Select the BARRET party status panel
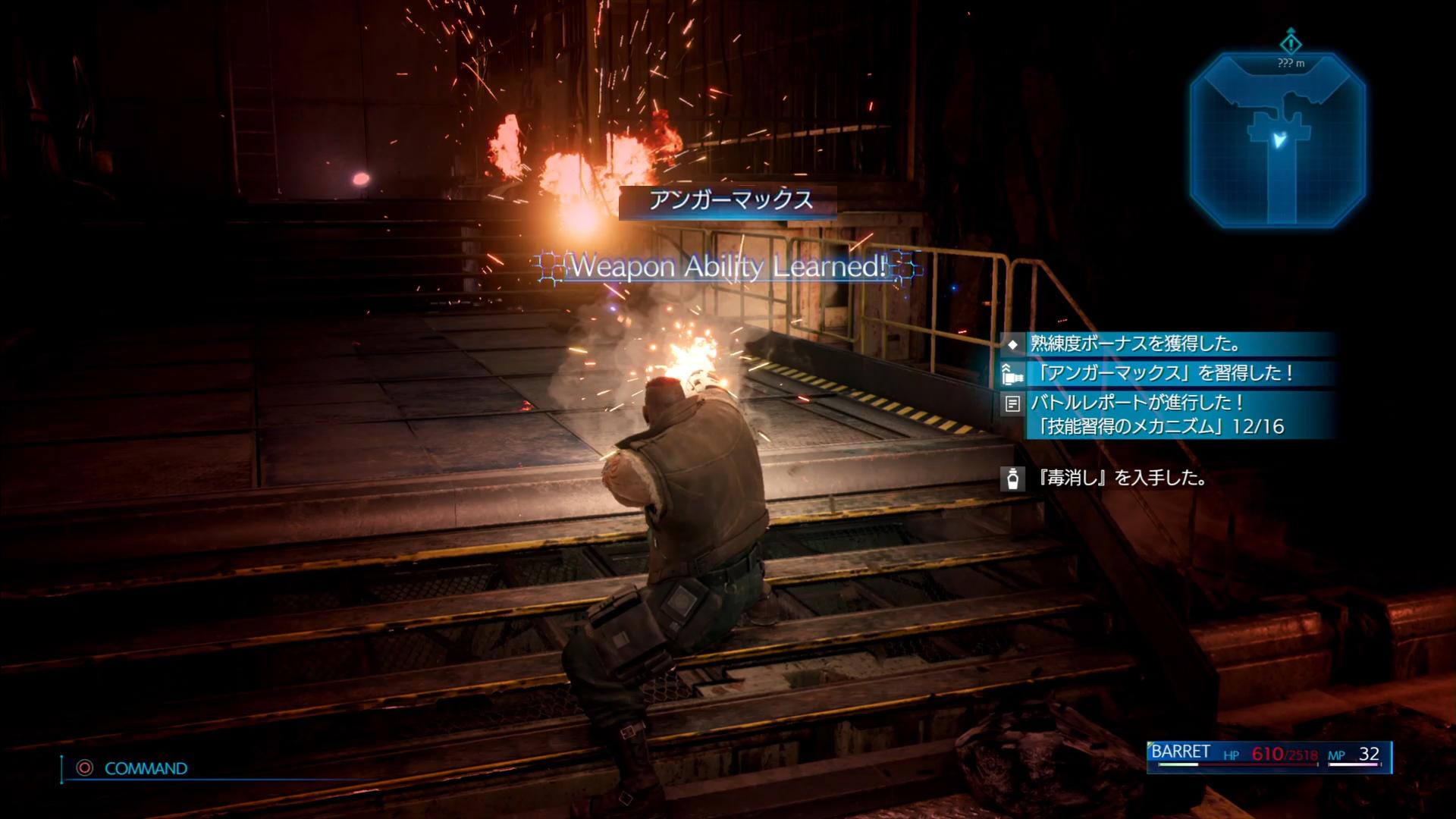1456x819 pixels. pyautogui.click(x=1269, y=755)
